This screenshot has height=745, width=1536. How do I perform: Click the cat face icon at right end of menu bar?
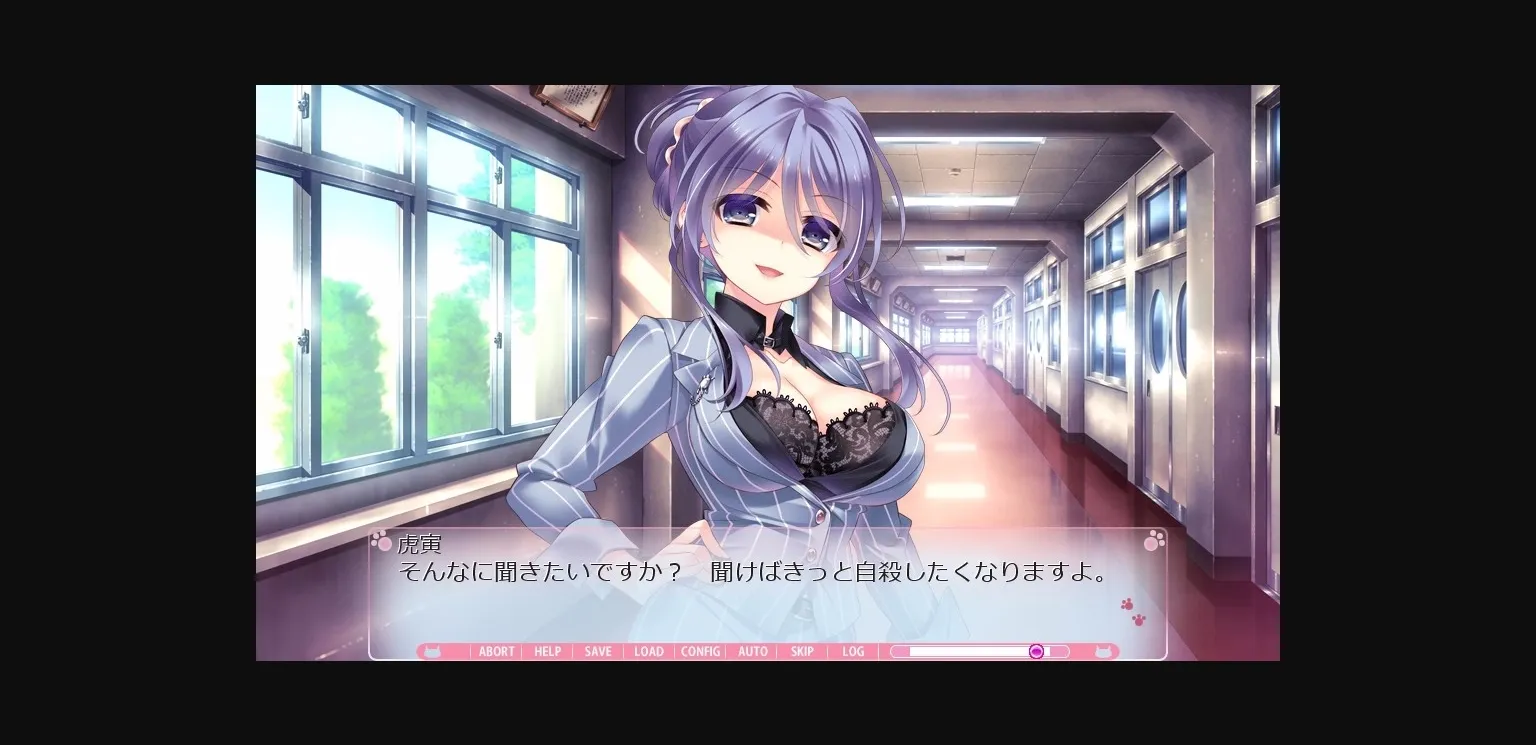tap(1104, 651)
